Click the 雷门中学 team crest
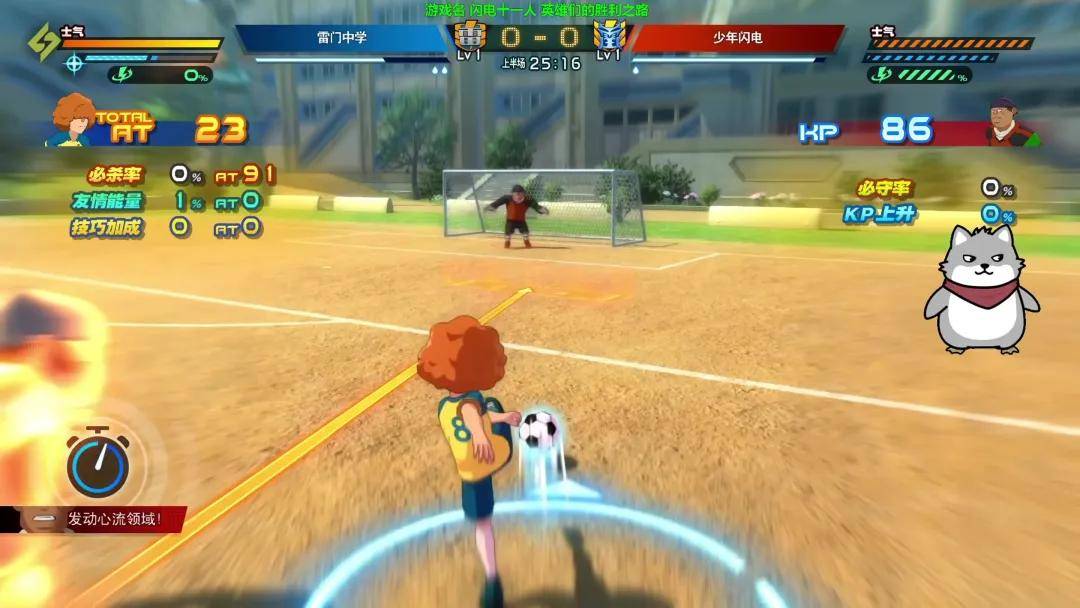 coord(468,36)
